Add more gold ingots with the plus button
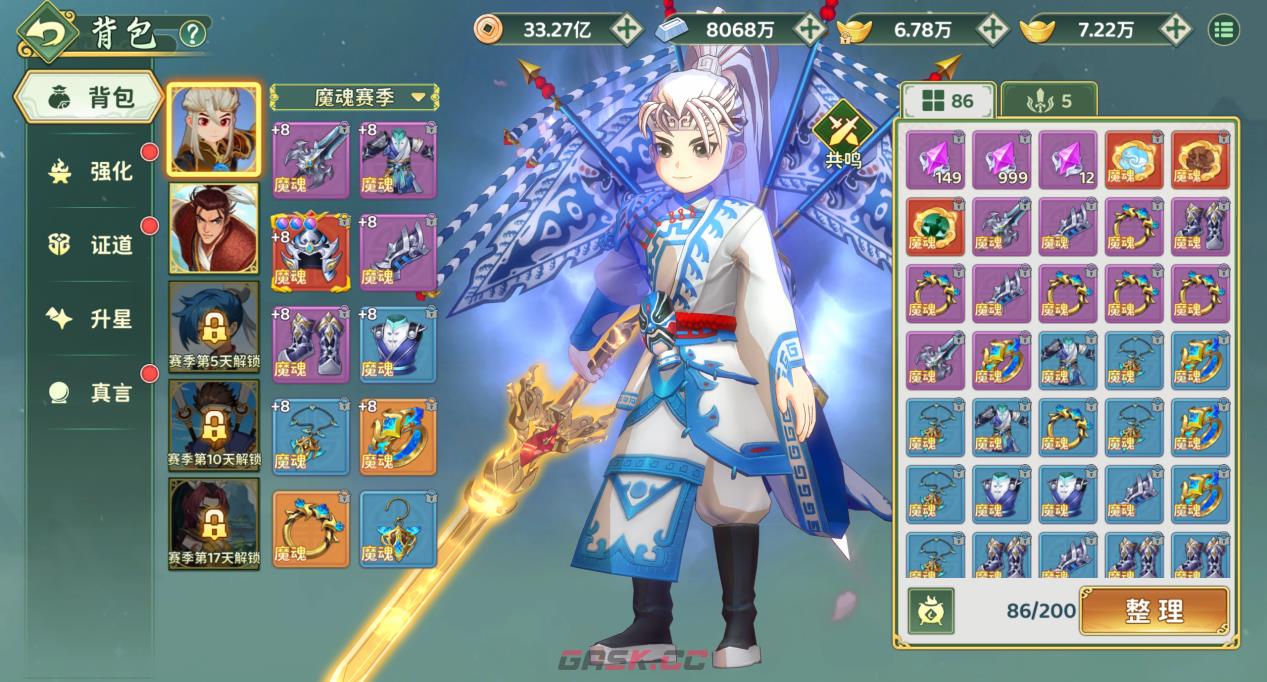 tap(1176, 29)
